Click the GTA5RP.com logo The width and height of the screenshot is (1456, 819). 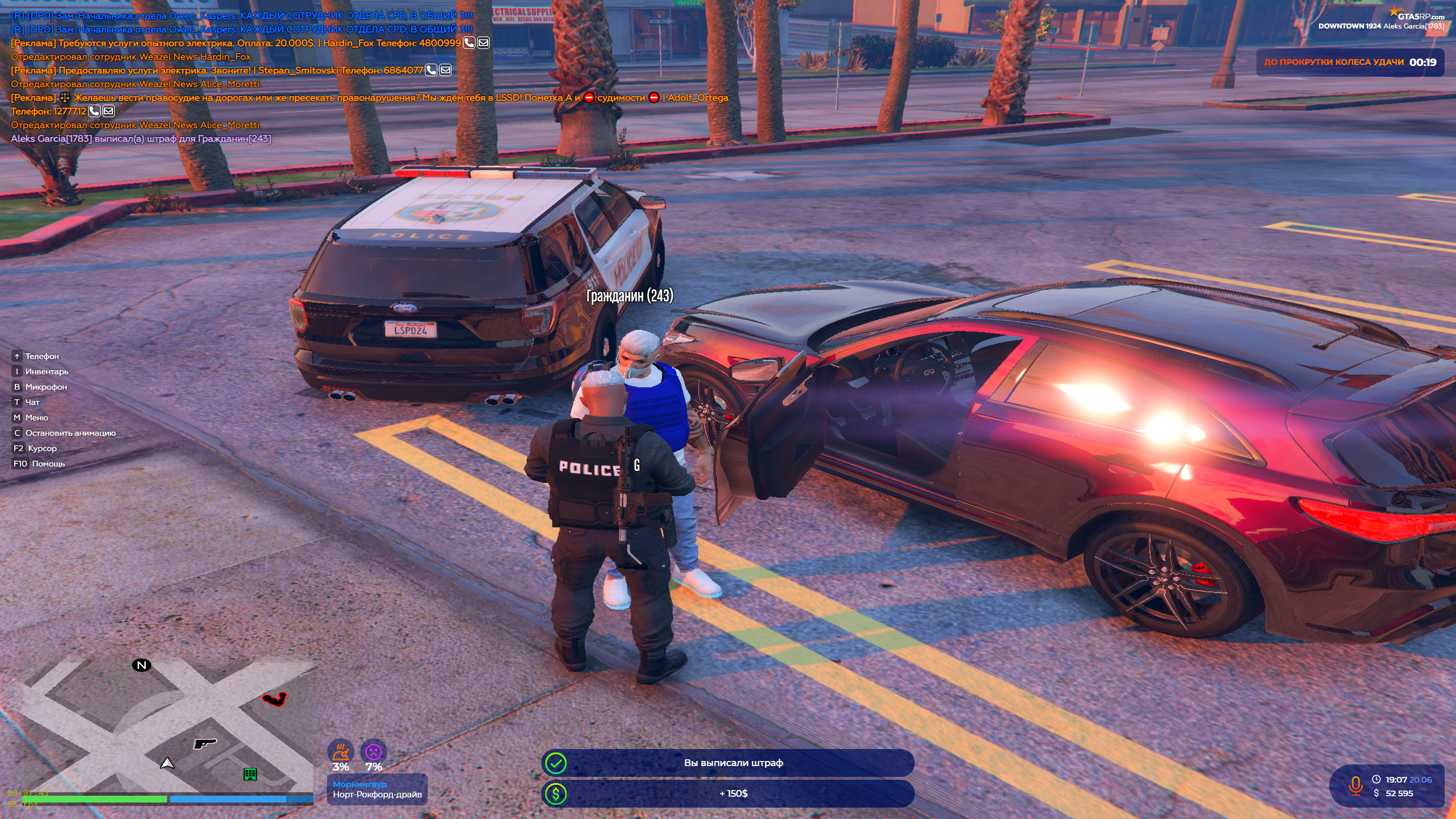(1420, 15)
